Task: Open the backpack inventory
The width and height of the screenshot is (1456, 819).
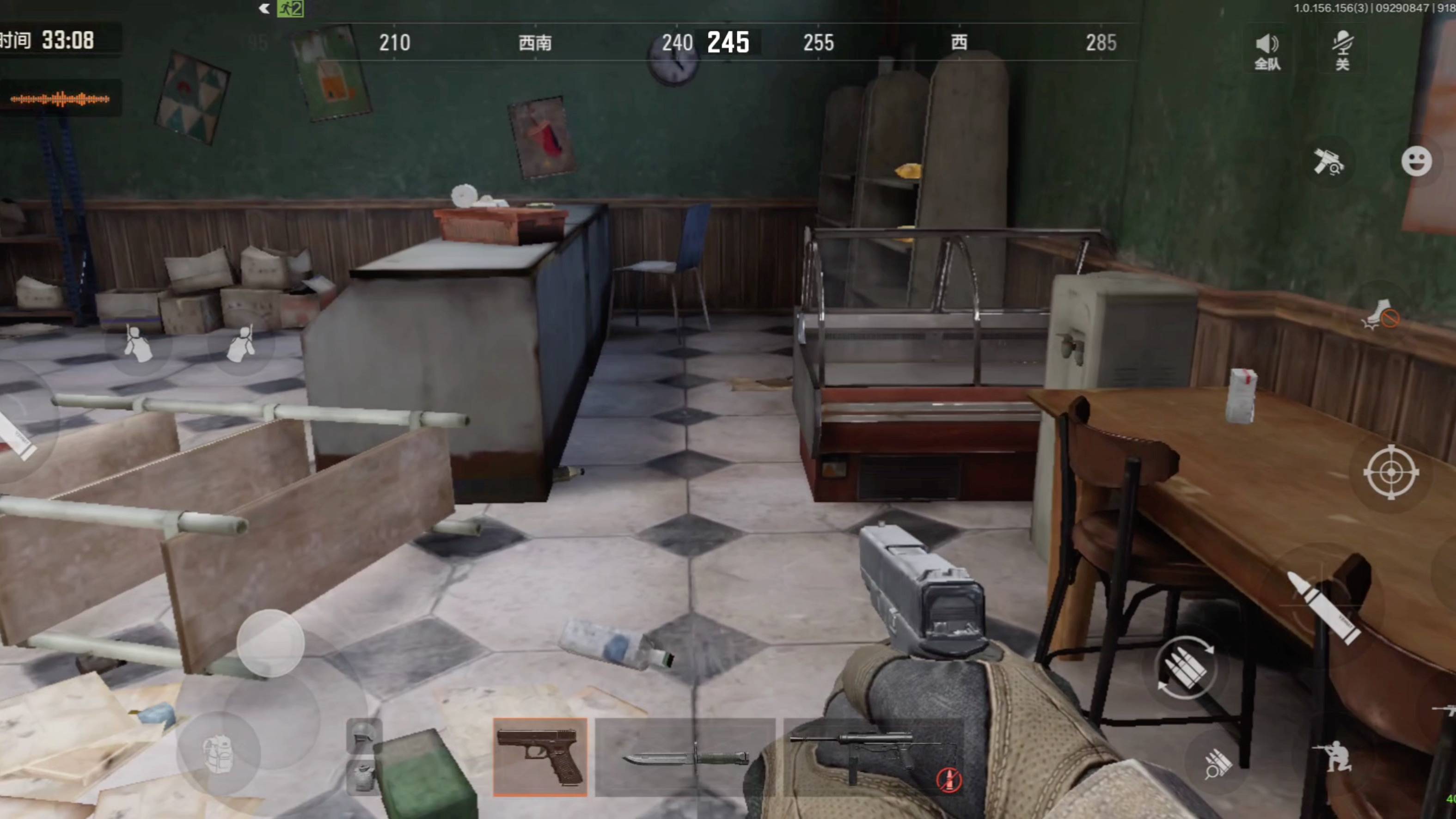Action: click(218, 753)
